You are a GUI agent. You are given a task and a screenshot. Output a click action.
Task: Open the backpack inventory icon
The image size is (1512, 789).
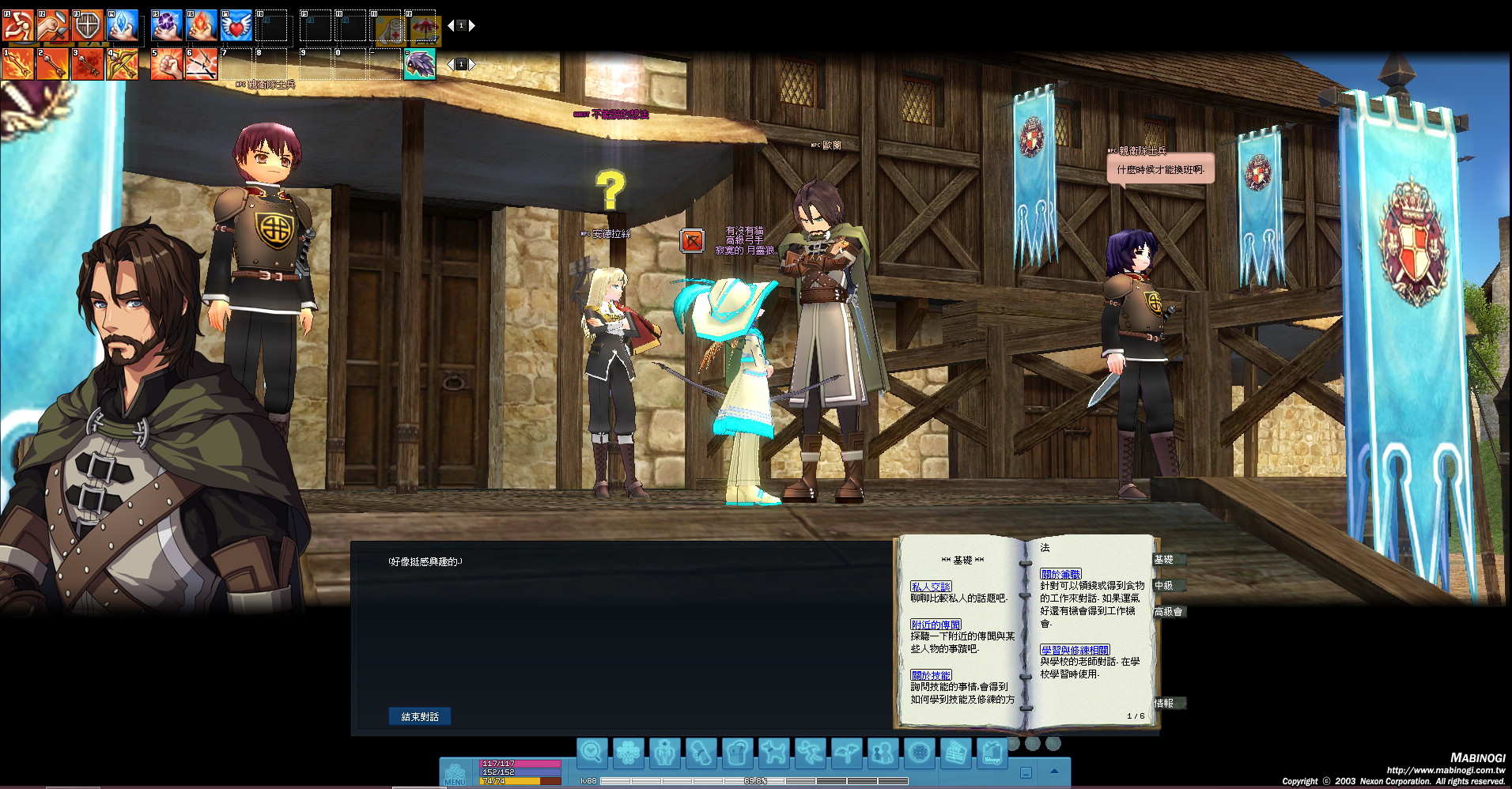click(737, 753)
